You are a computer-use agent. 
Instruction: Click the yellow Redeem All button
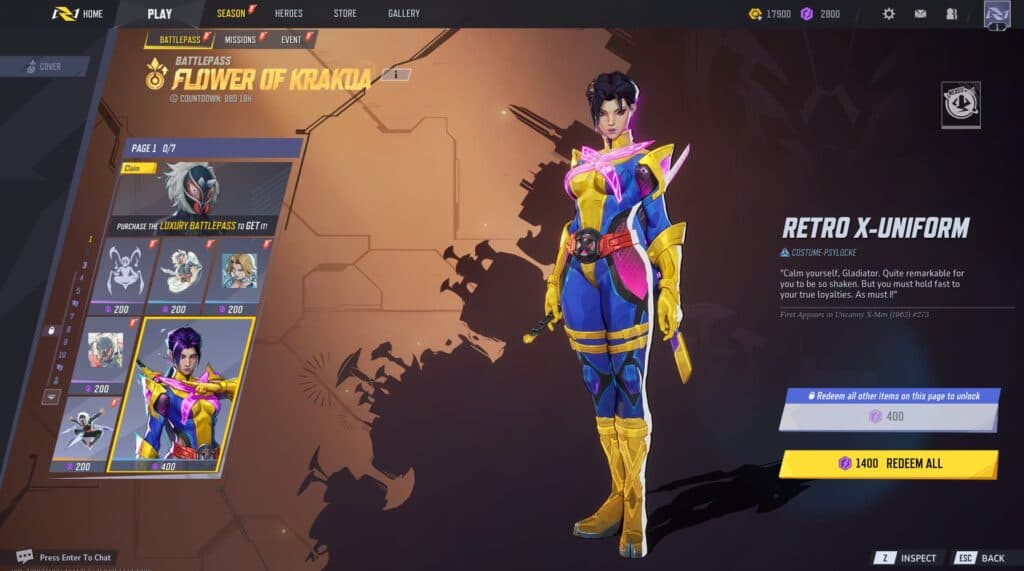click(888, 464)
